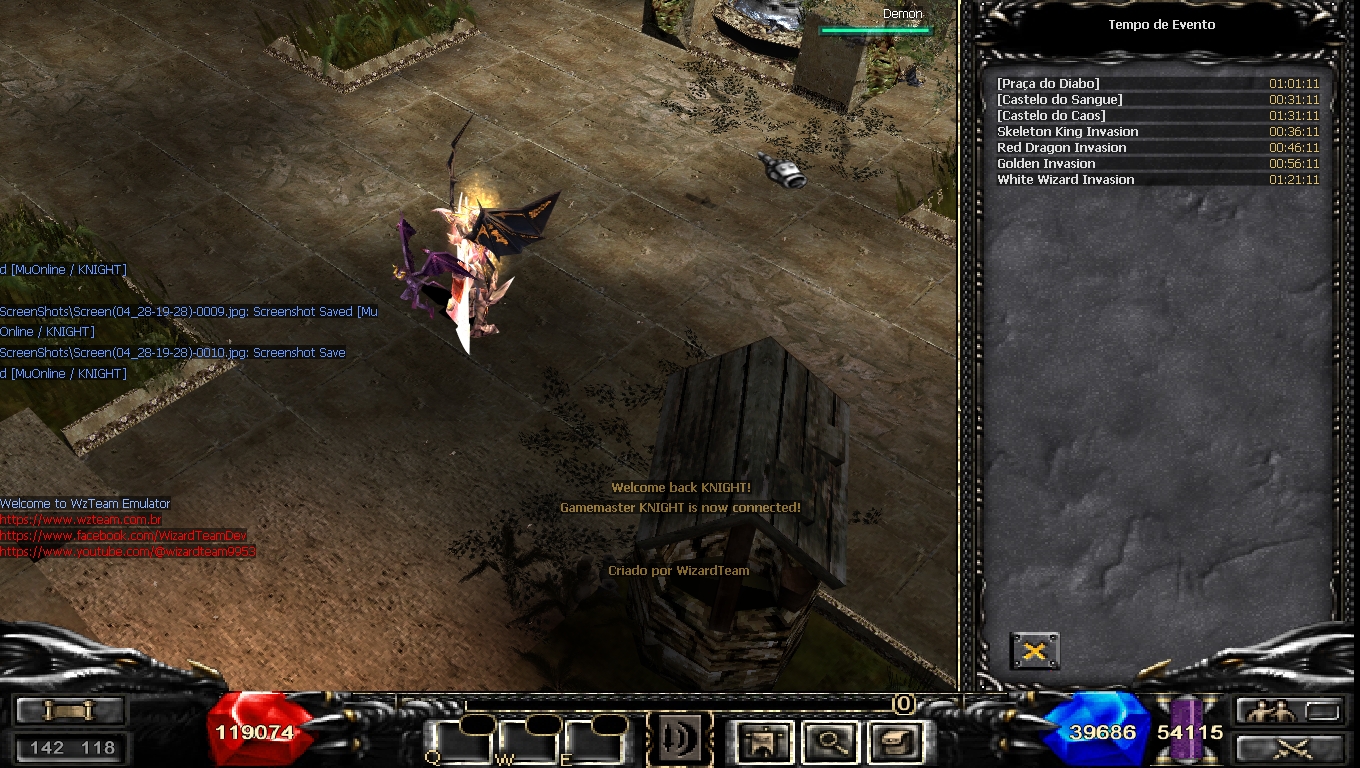Open the wzteam.com.br link in chat
Screen dimensions: 1360x768
coord(81,520)
